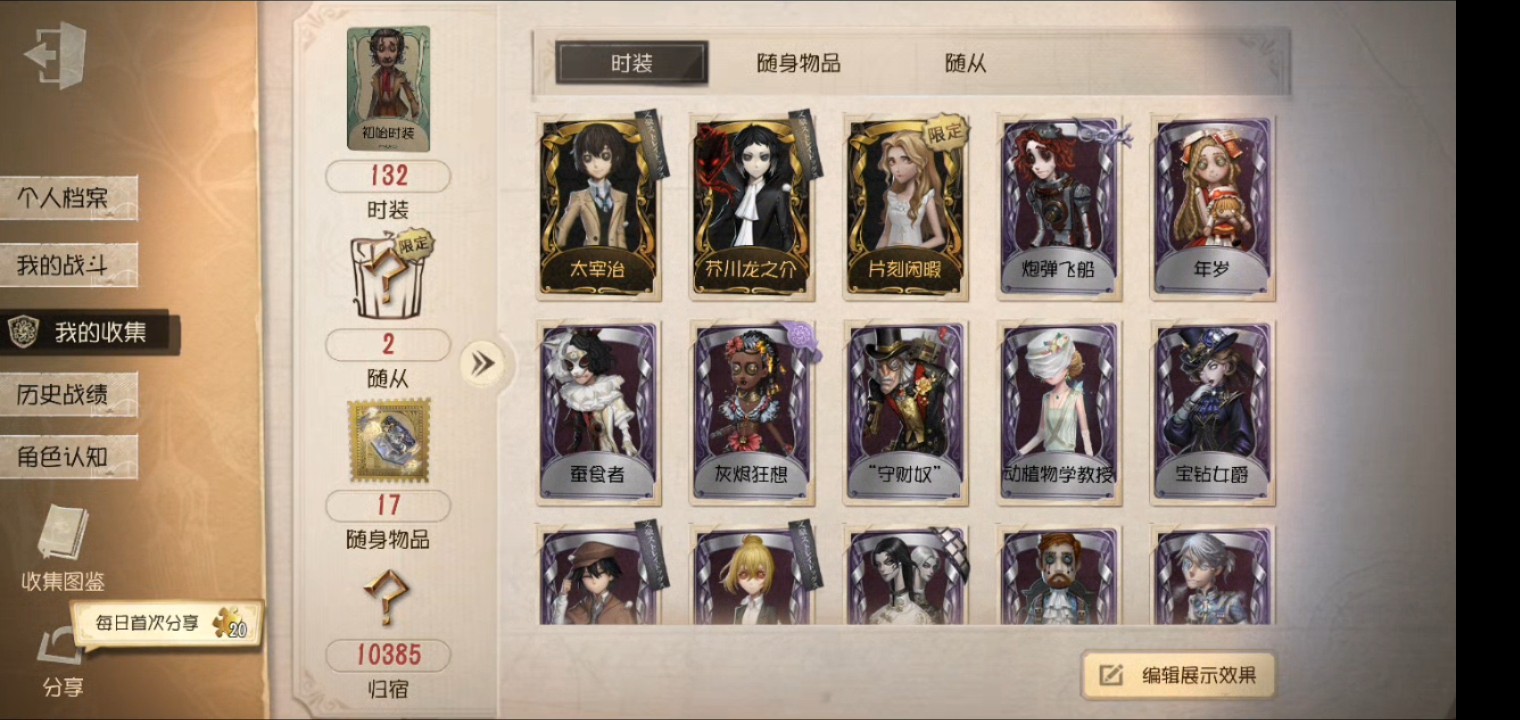Select 我的收集 menu entry
The height and width of the screenshot is (720, 1520).
[x=90, y=333]
